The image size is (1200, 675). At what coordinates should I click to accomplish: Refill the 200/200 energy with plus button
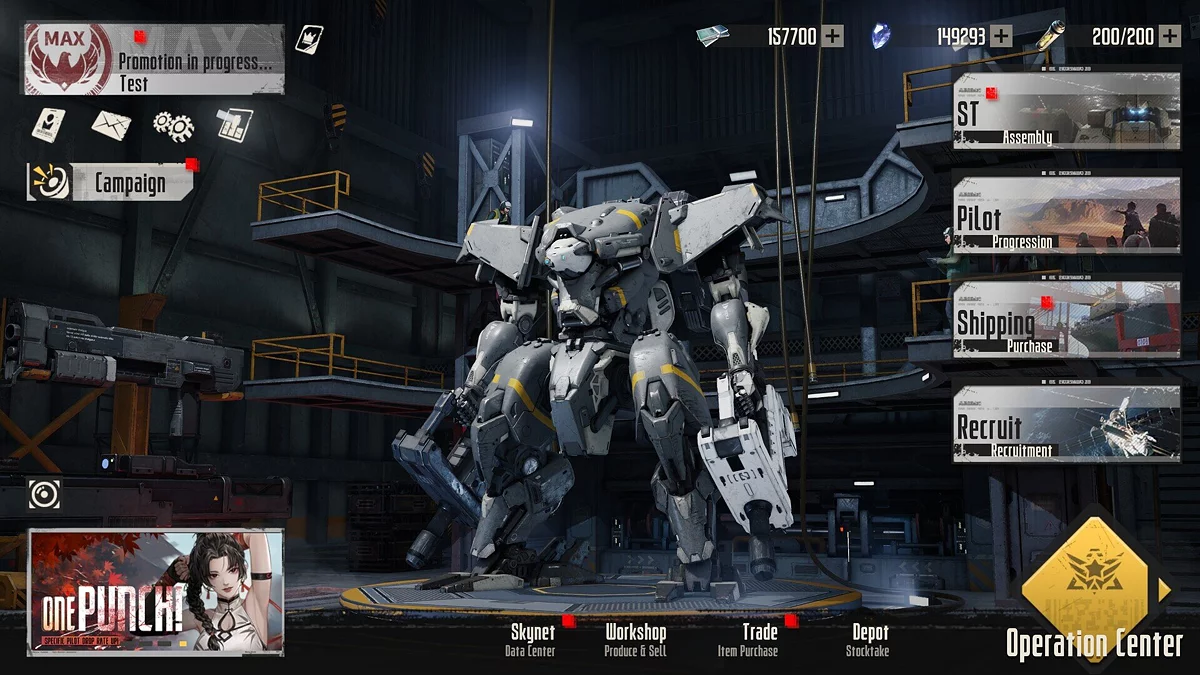point(1169,37)
